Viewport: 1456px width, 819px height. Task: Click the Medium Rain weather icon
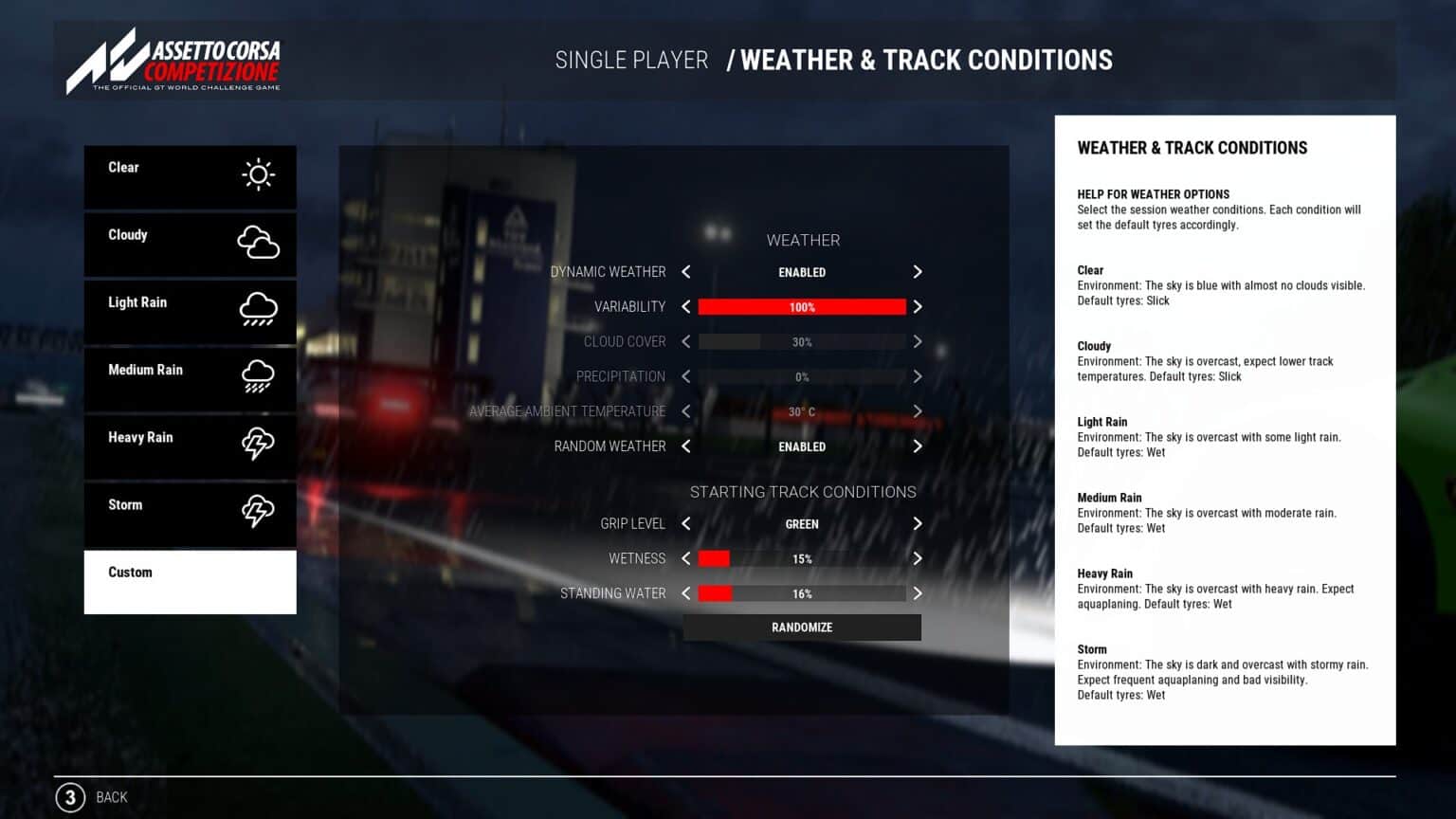(x=256, y=378)
